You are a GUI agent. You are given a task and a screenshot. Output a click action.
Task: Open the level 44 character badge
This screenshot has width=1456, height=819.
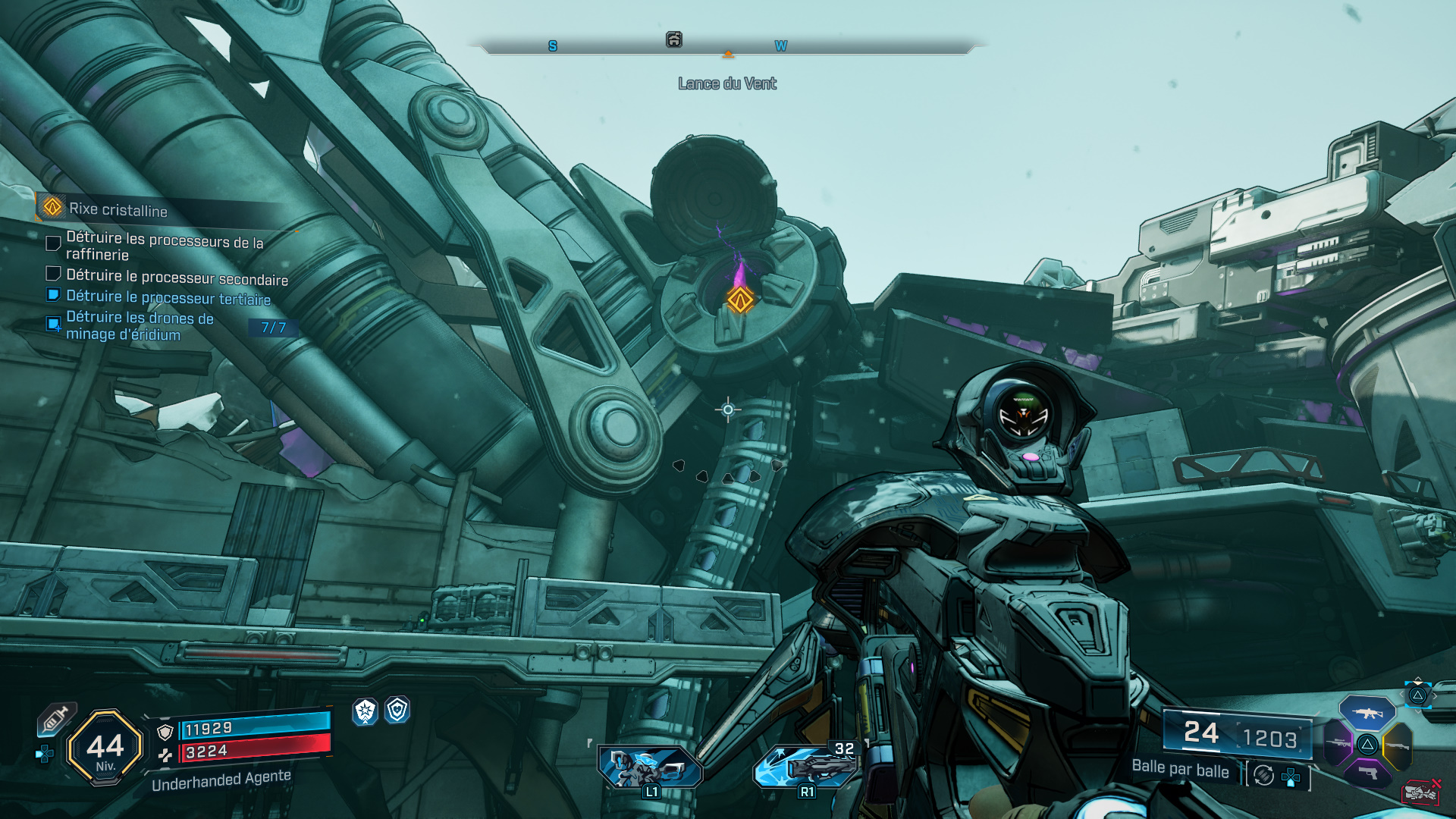click(x=105, y=748)
